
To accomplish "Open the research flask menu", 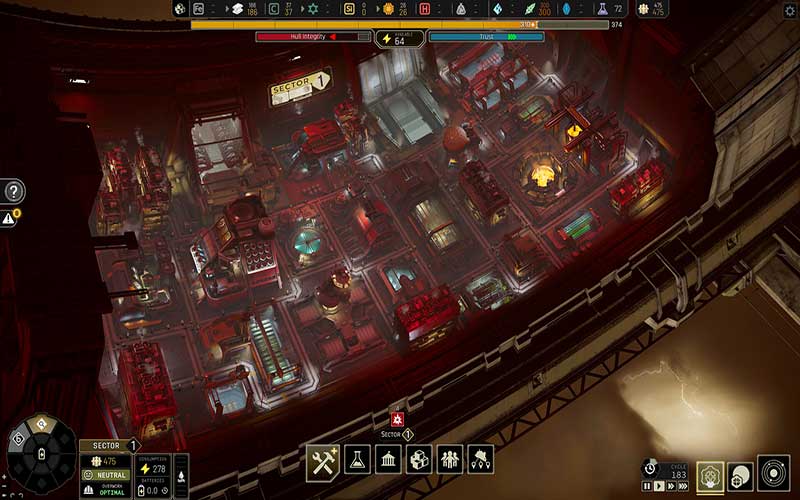I will [357, 459].
